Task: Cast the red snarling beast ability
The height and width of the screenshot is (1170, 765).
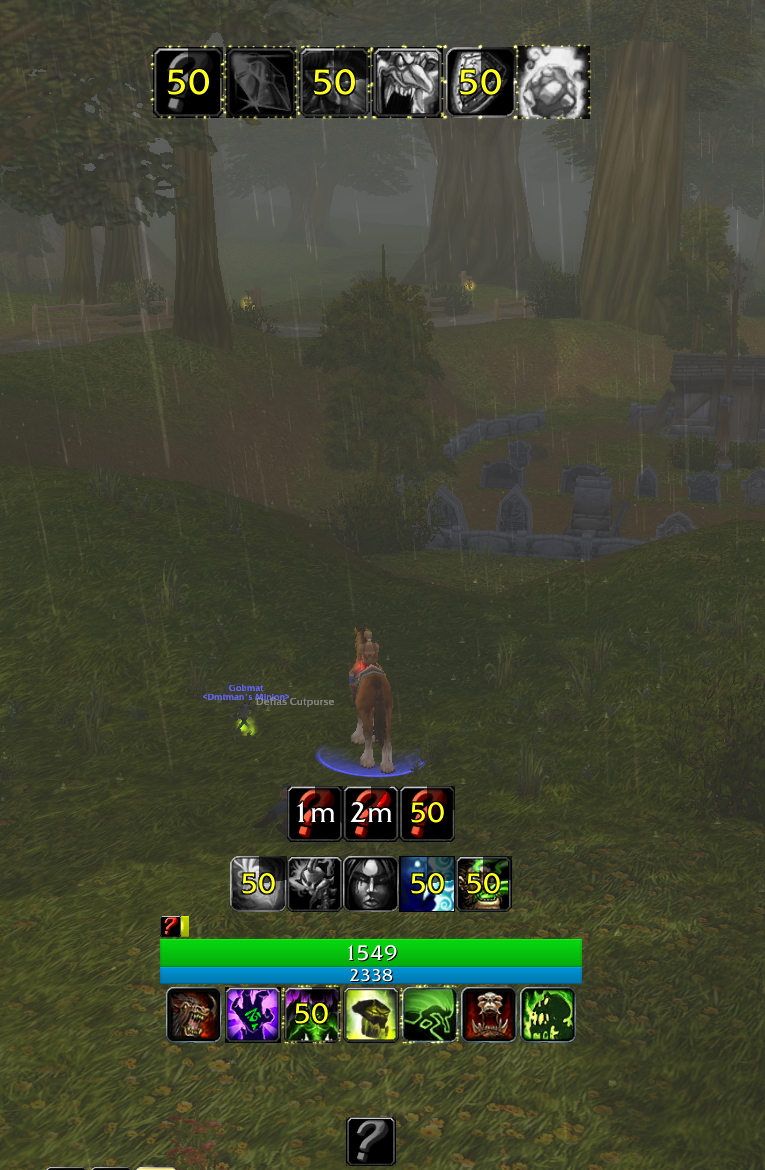Action: tap(194, 1015)
